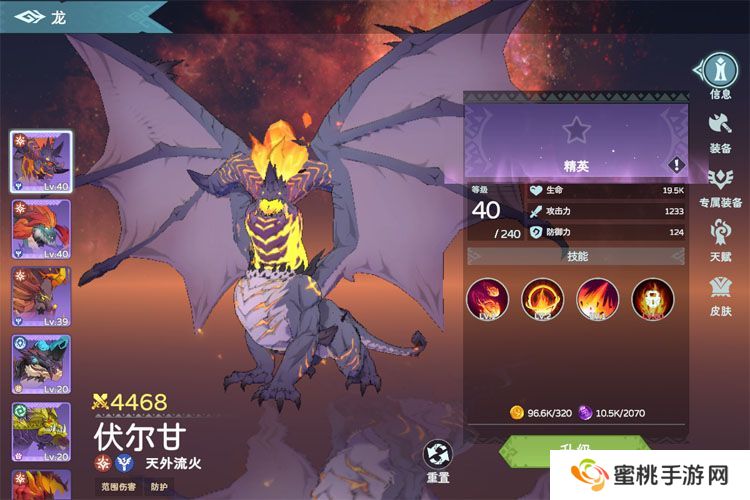
Task: Select the selected dark dragon Lv.40 portrait
Action: tap(41, 161)
